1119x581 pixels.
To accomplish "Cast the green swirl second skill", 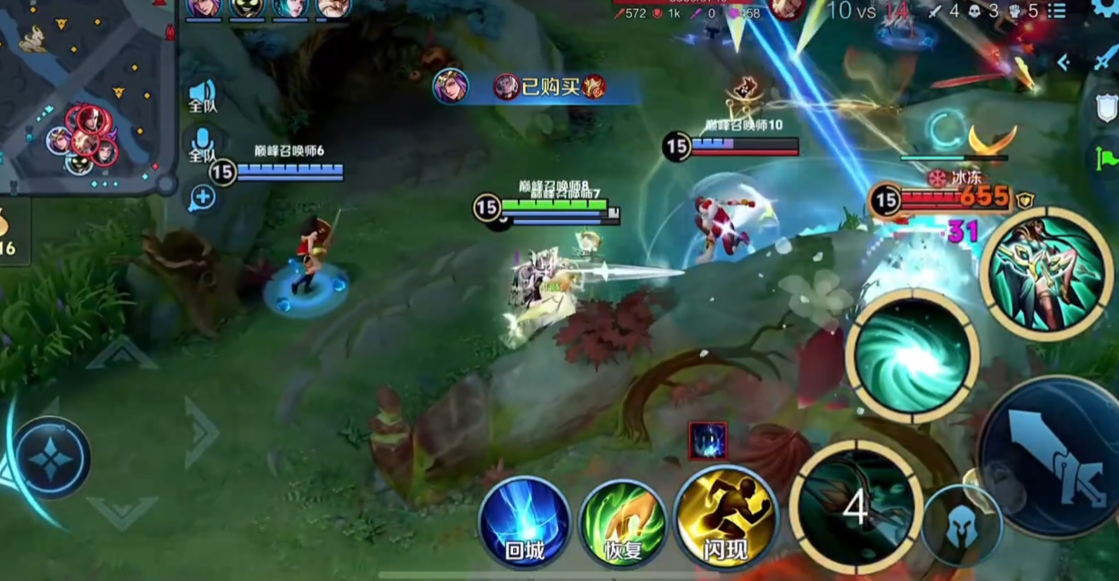I will 911,355.
